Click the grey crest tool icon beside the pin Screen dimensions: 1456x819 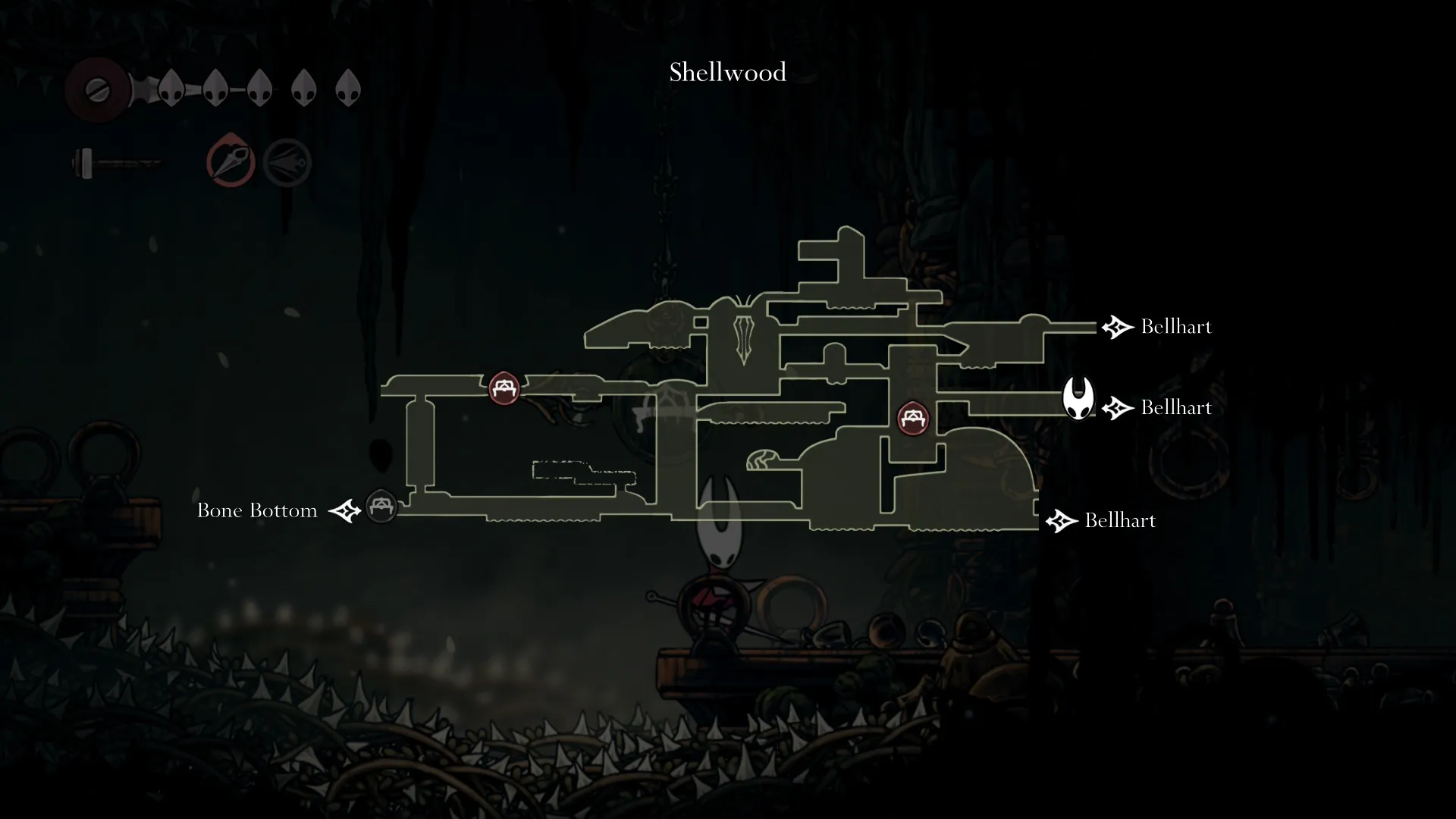click(x=287, y=161)
